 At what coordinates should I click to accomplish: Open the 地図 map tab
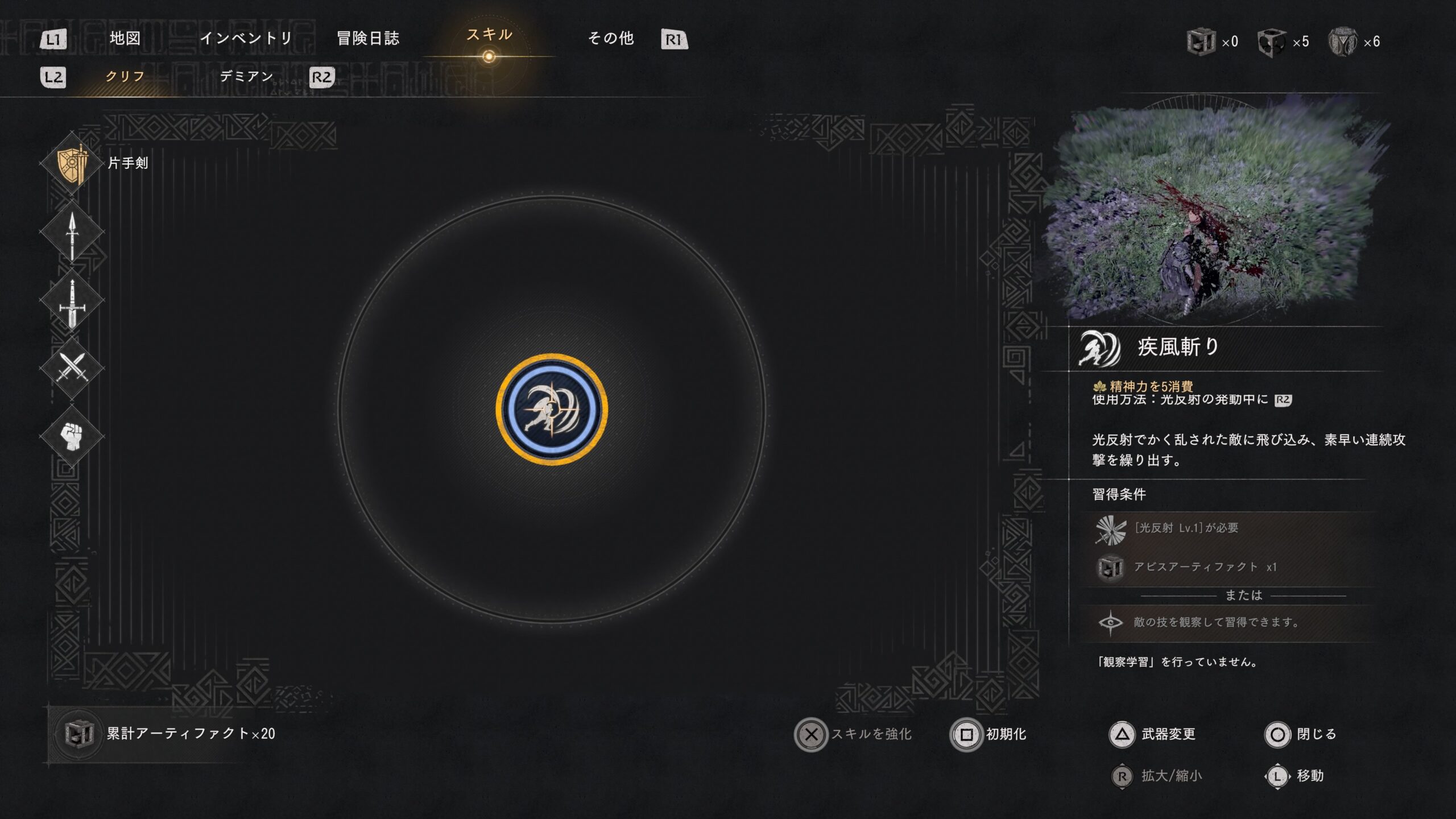pyautogui.click(x=125, y=39)
